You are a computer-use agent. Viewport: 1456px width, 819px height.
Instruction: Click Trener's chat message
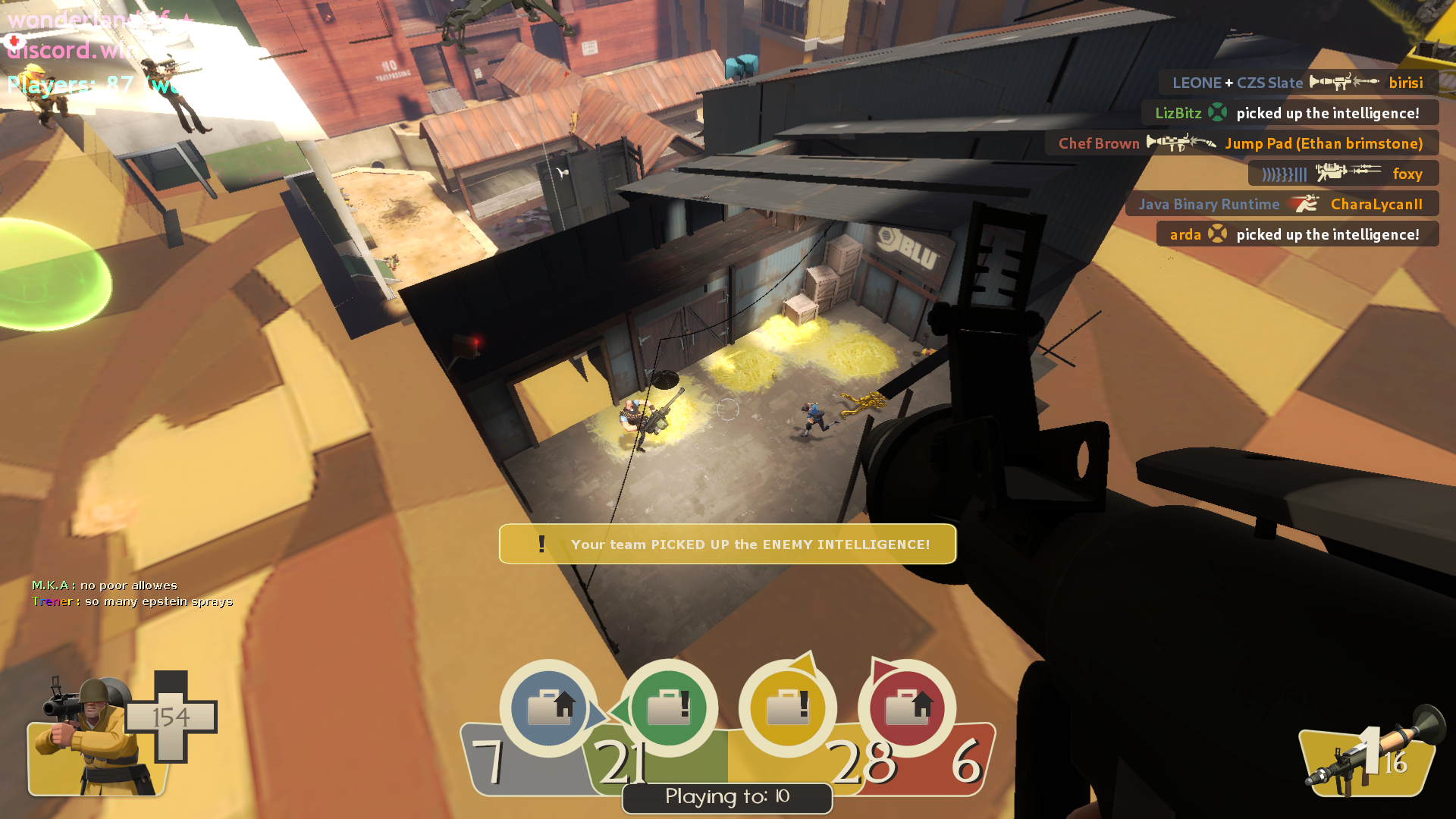133,601
